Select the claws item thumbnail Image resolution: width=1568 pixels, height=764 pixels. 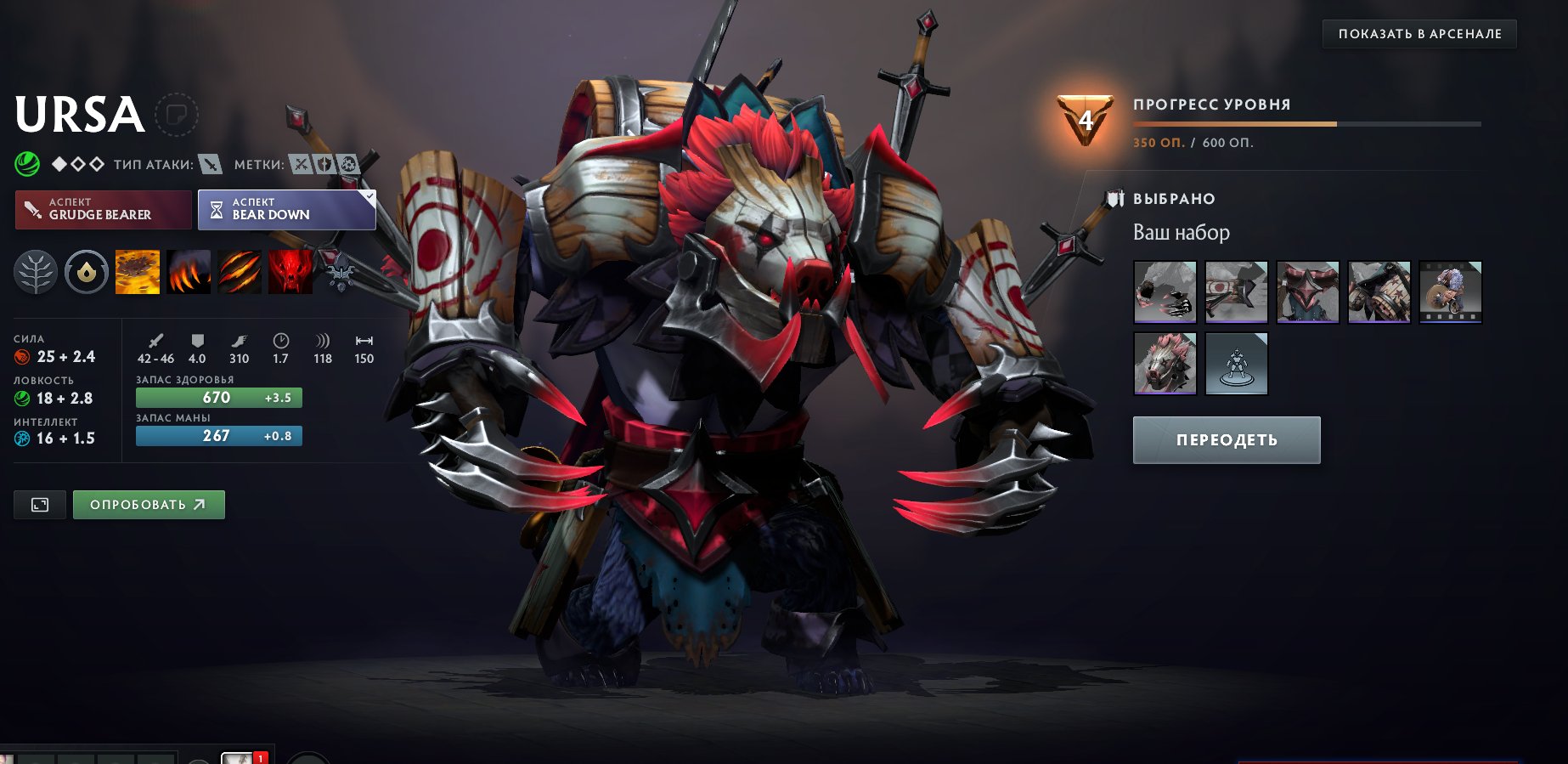pos(1165,292)
